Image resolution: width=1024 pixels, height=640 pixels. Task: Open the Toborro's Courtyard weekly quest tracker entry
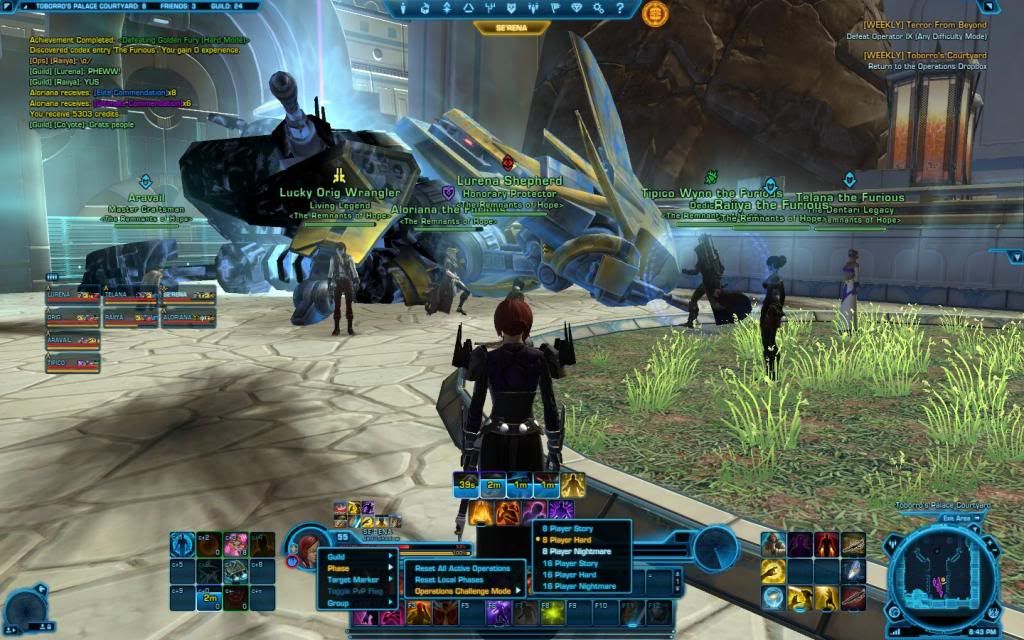[x=925, y=54]
